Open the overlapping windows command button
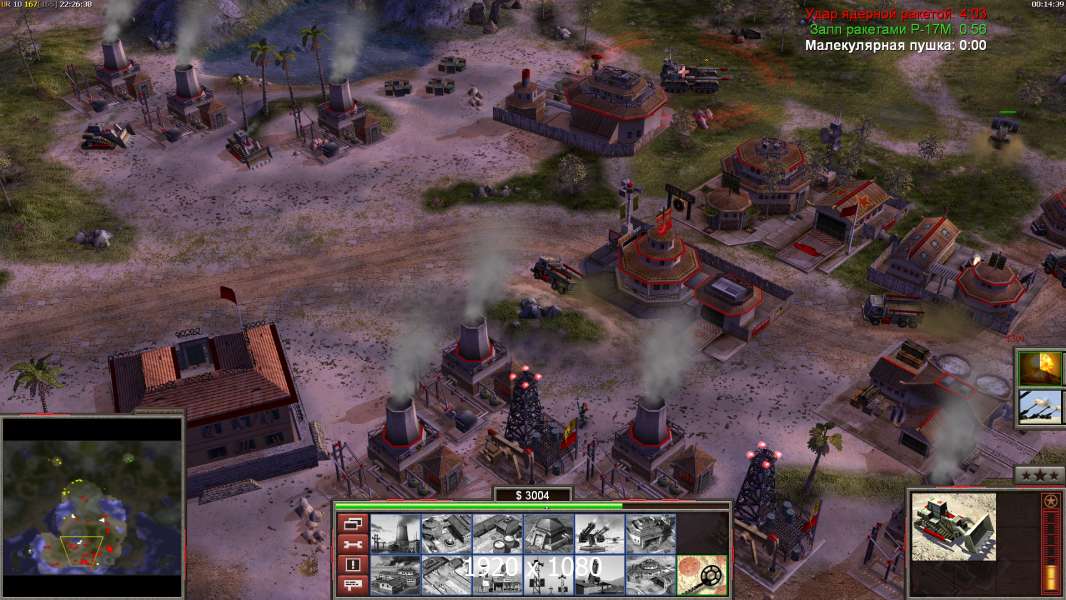This screenshot has height=600, width=1066. coord(352,523)
